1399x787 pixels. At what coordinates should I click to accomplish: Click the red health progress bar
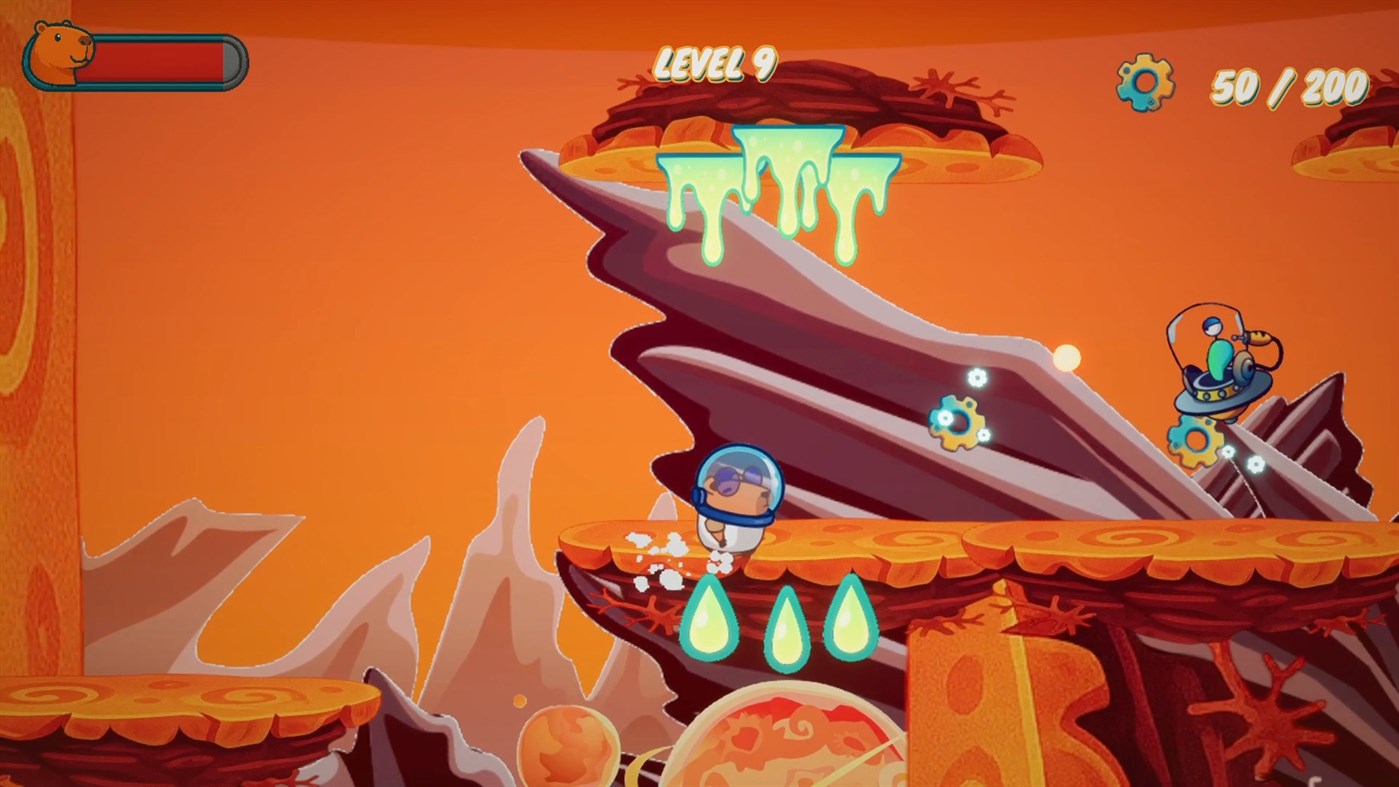pos(160,58)
